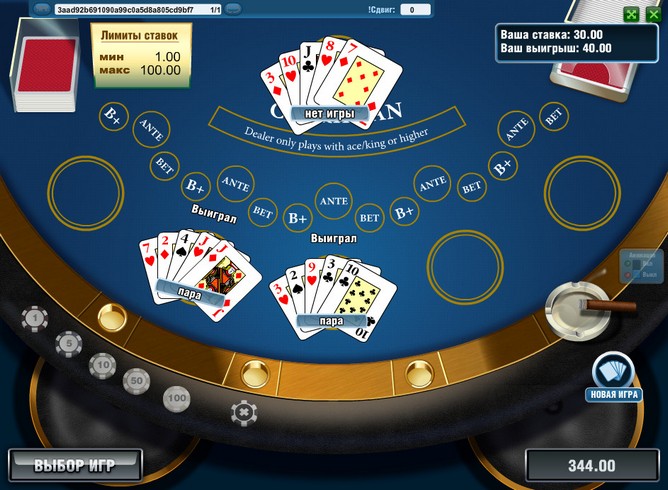Turn animation off (Выкл)
668x490 pixels.
pos(630,273)
